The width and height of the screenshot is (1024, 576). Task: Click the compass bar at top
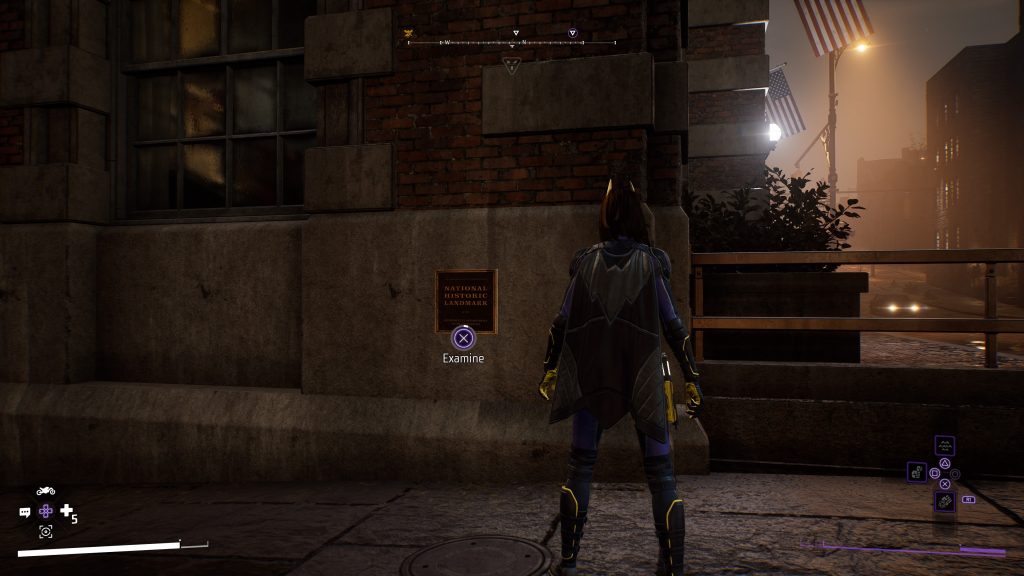click(511, 43)
